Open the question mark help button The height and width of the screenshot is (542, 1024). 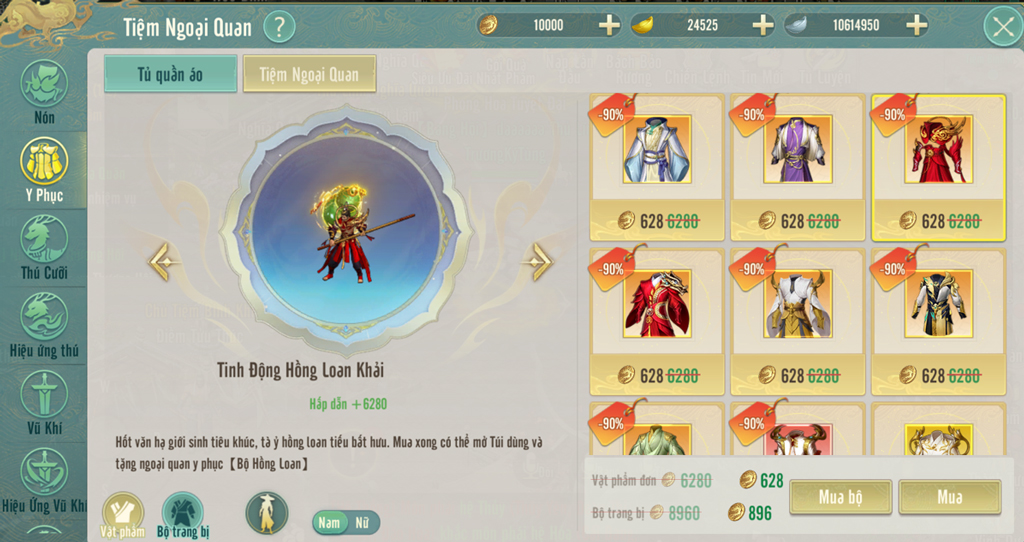pyautogui.click(x=279, y=26)
